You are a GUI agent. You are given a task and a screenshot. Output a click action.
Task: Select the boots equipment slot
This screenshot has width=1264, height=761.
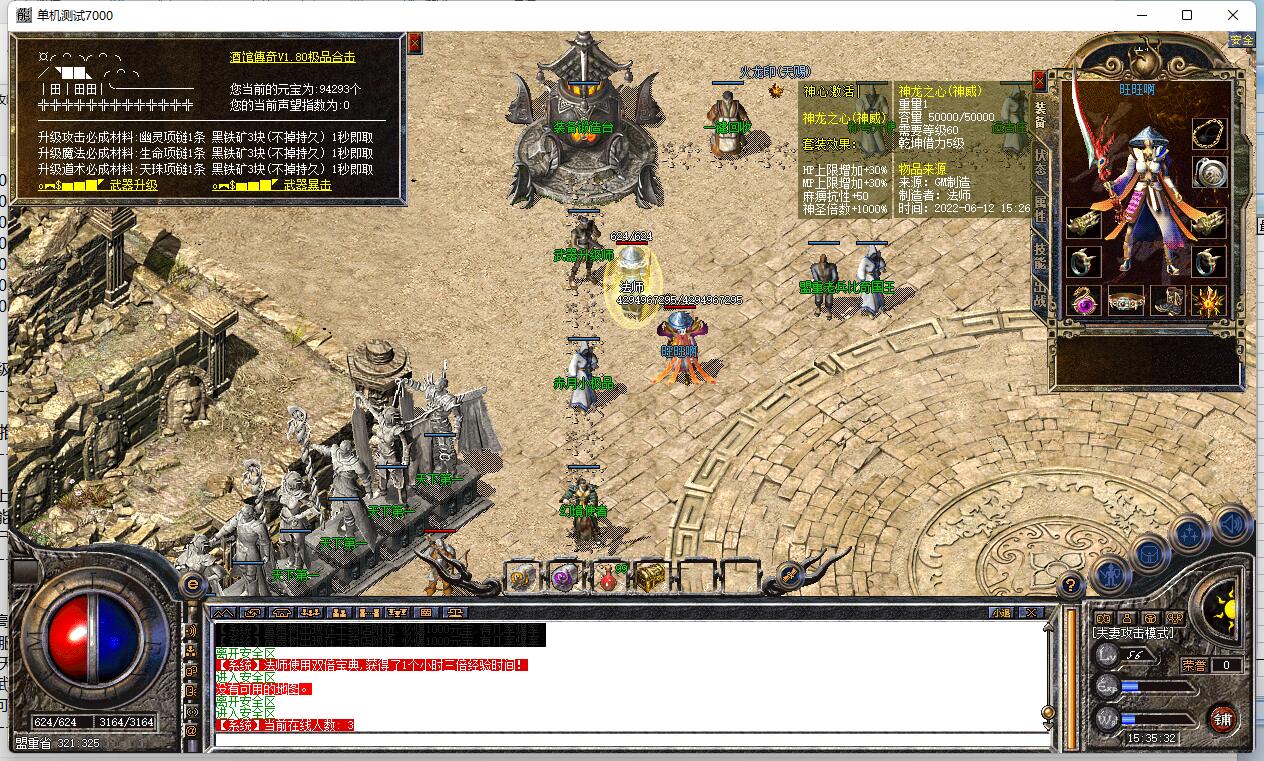coord(1167,300)
